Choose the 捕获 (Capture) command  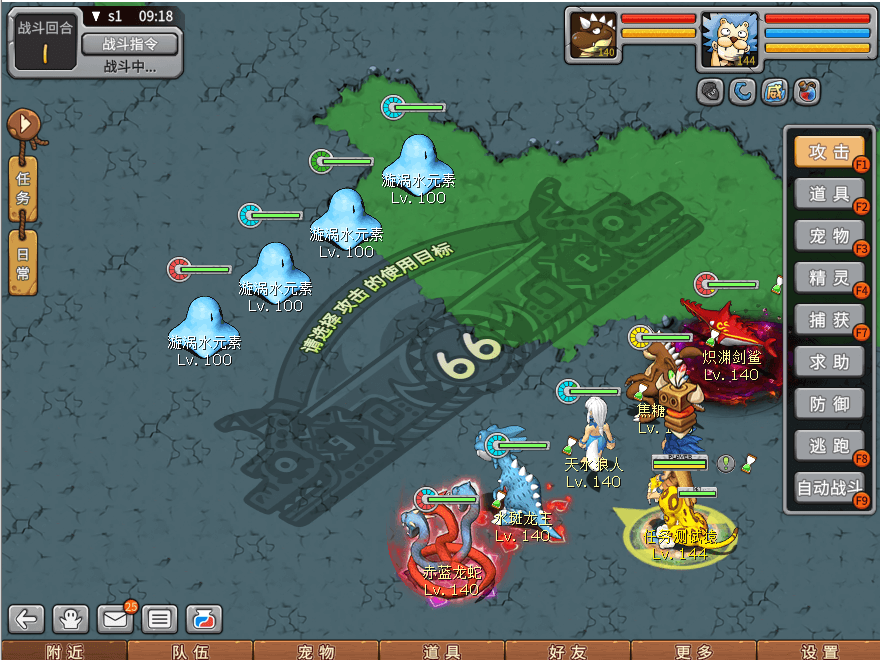tap(829, 320)
